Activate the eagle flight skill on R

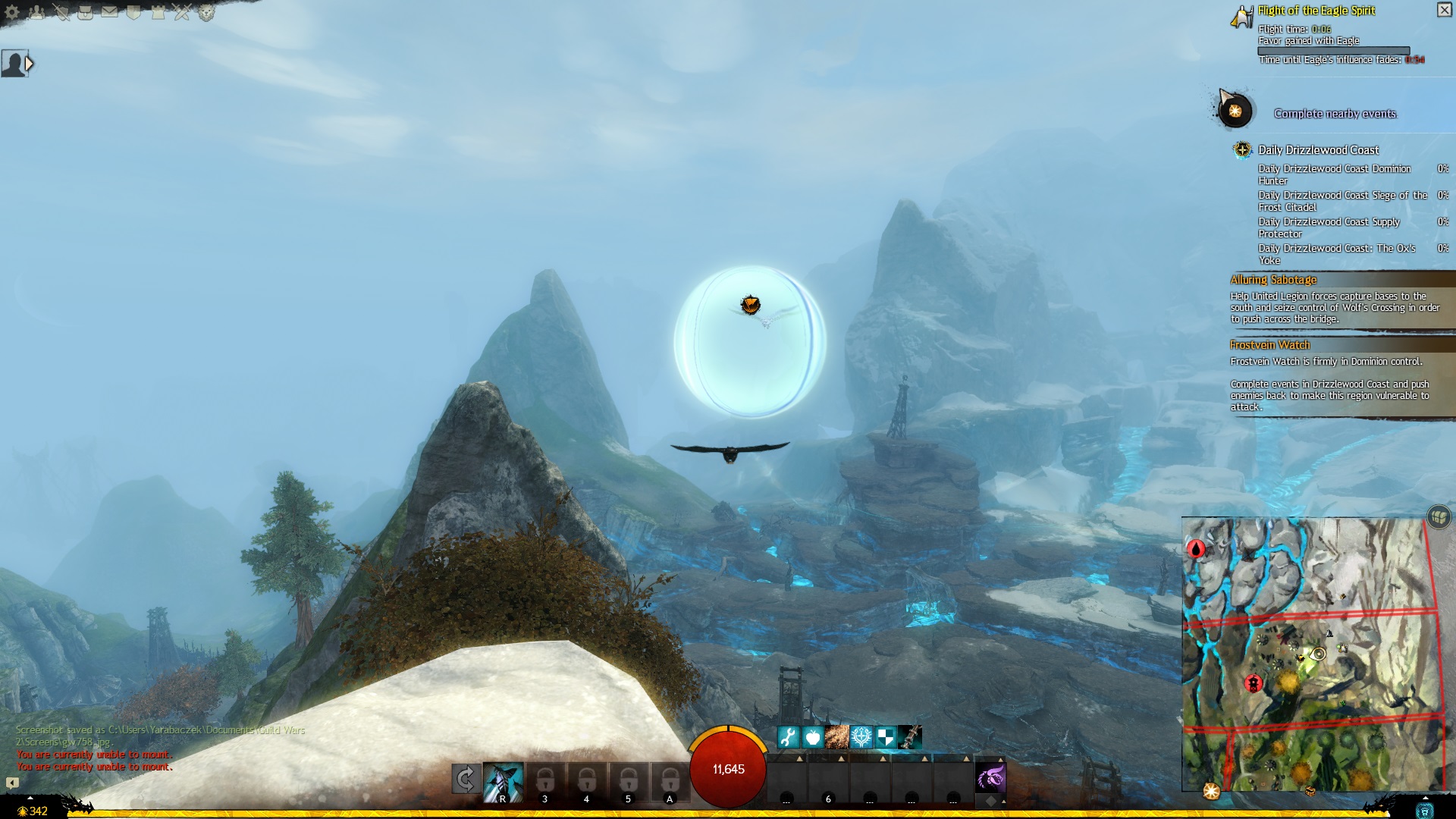coord(503,783)
